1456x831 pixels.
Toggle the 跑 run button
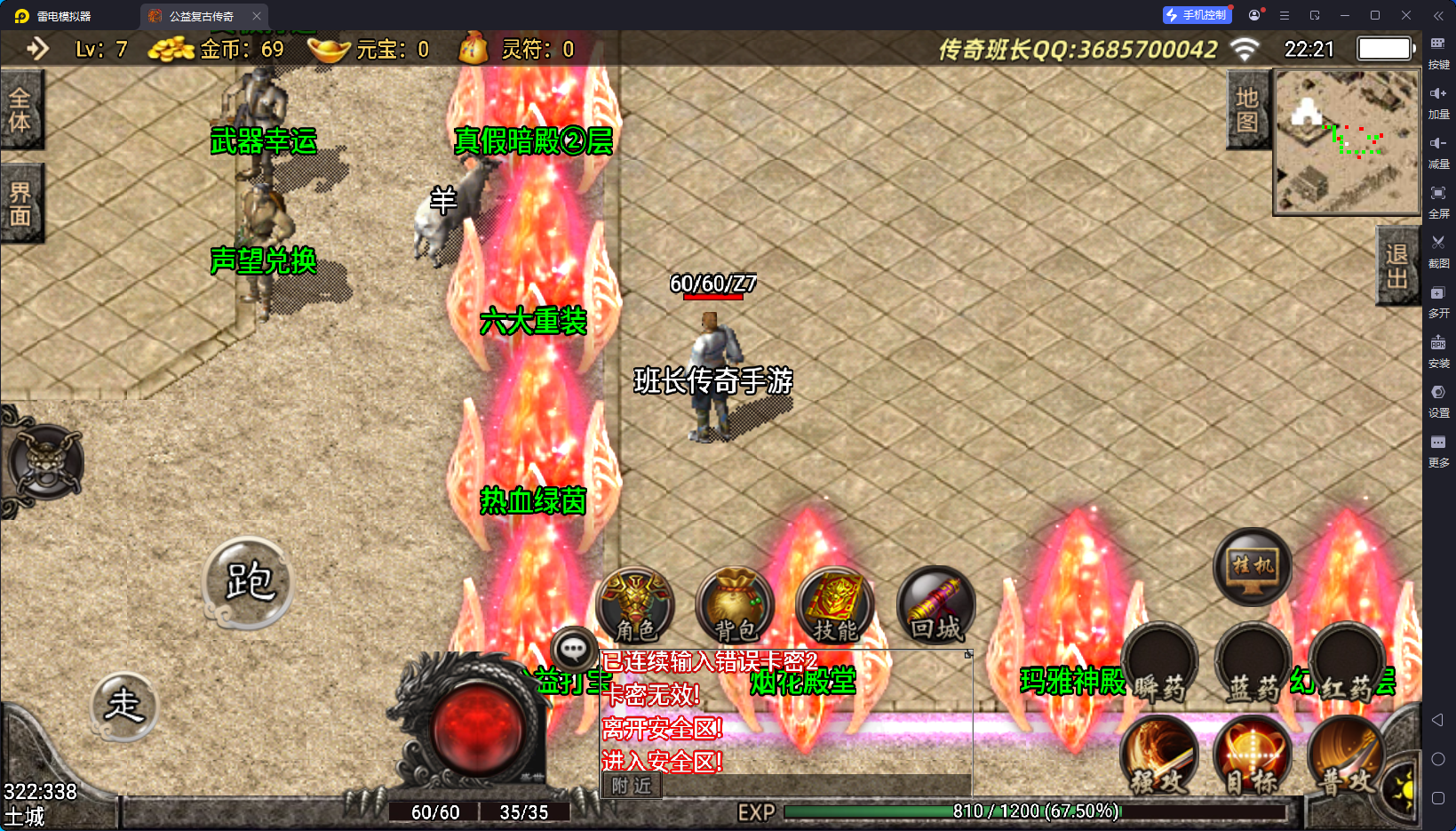tap(249, 582)
